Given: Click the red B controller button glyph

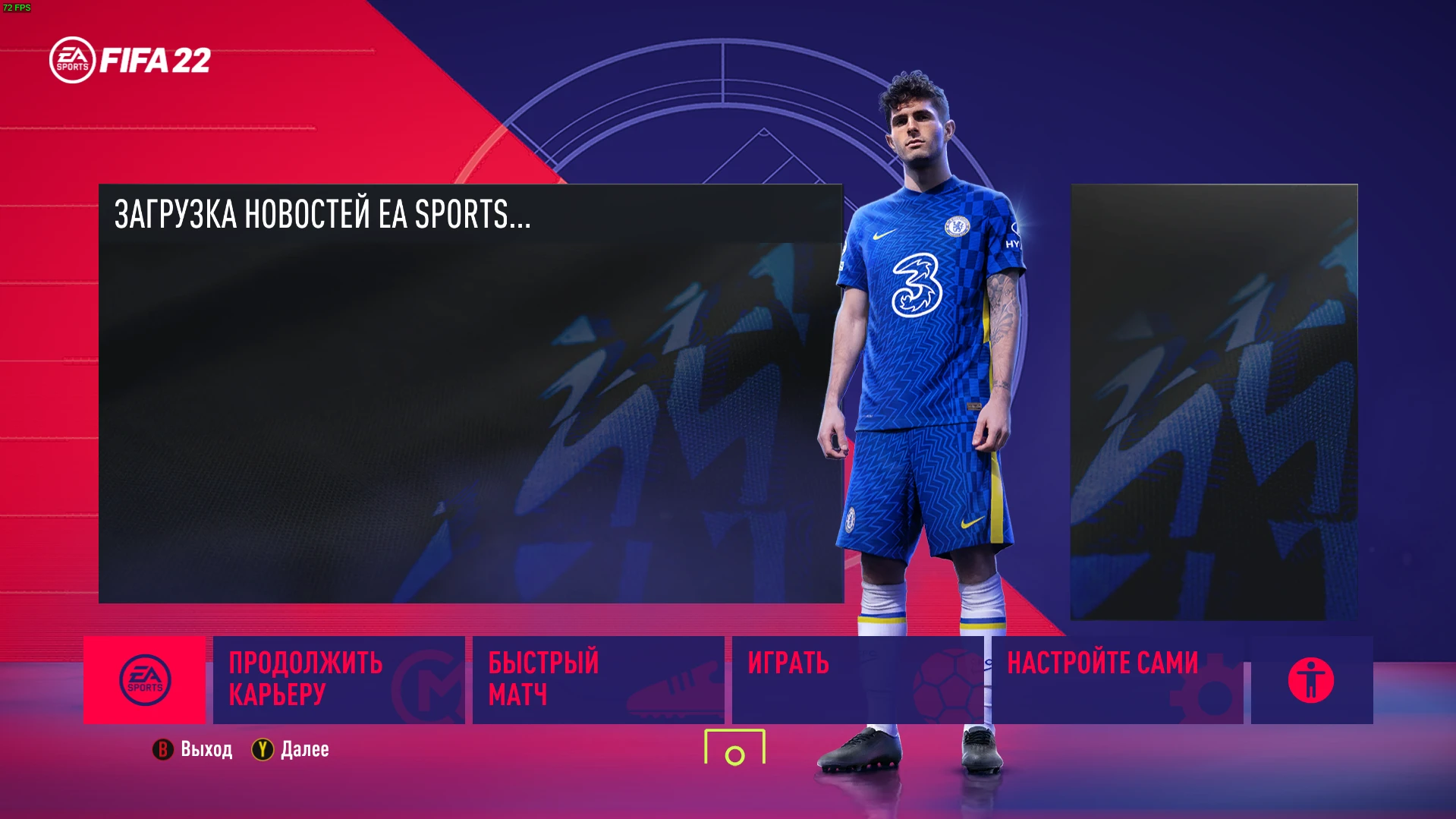Looking at the screenshot, I should (161, 750).
